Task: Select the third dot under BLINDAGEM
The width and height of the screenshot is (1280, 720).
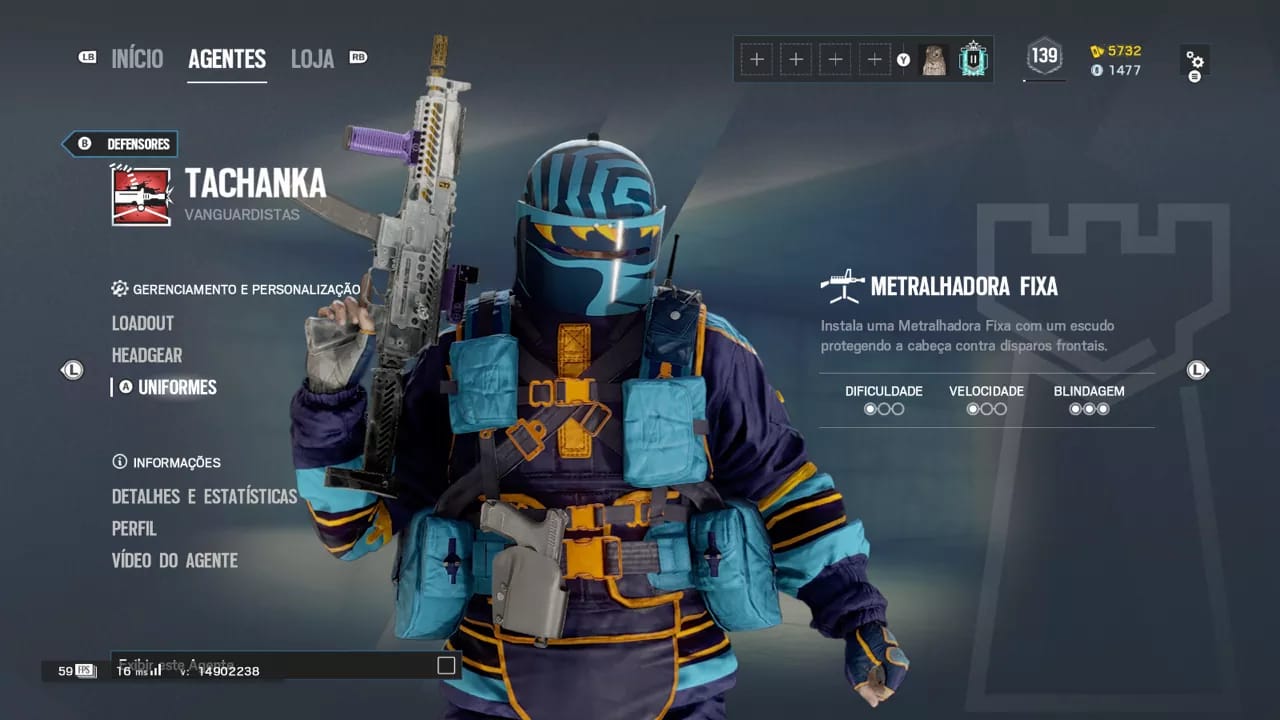Action: click(x=1102, y=408)
